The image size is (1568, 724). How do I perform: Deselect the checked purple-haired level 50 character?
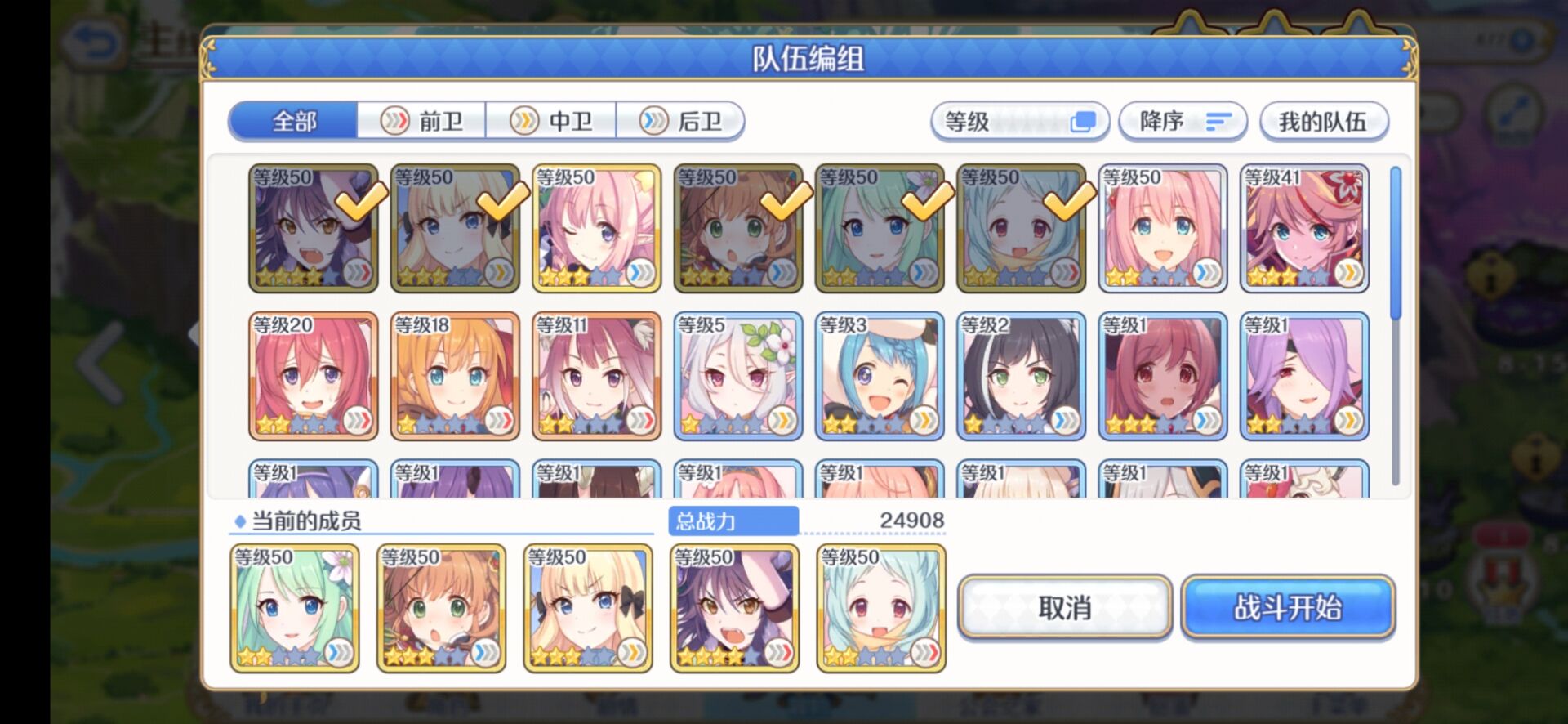click(313, 228)
